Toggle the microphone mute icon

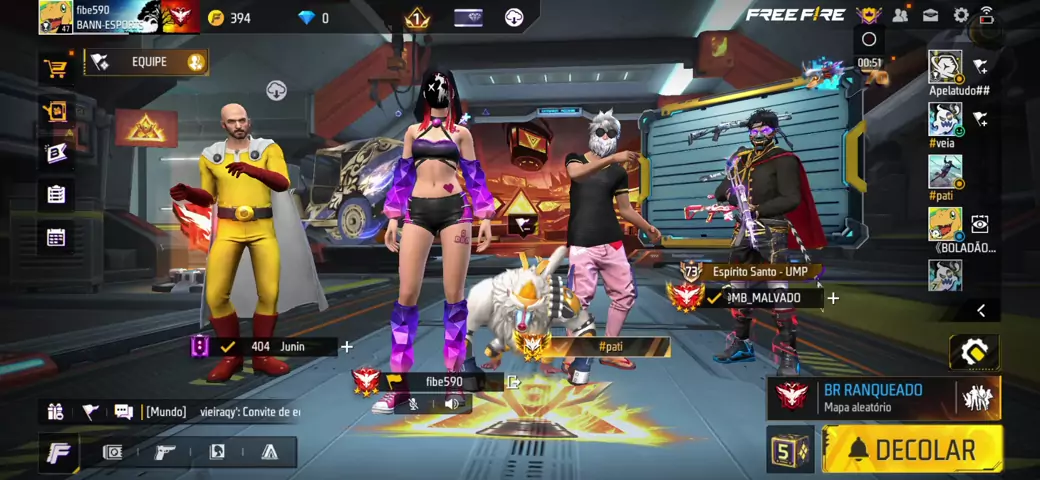(413, 404)
